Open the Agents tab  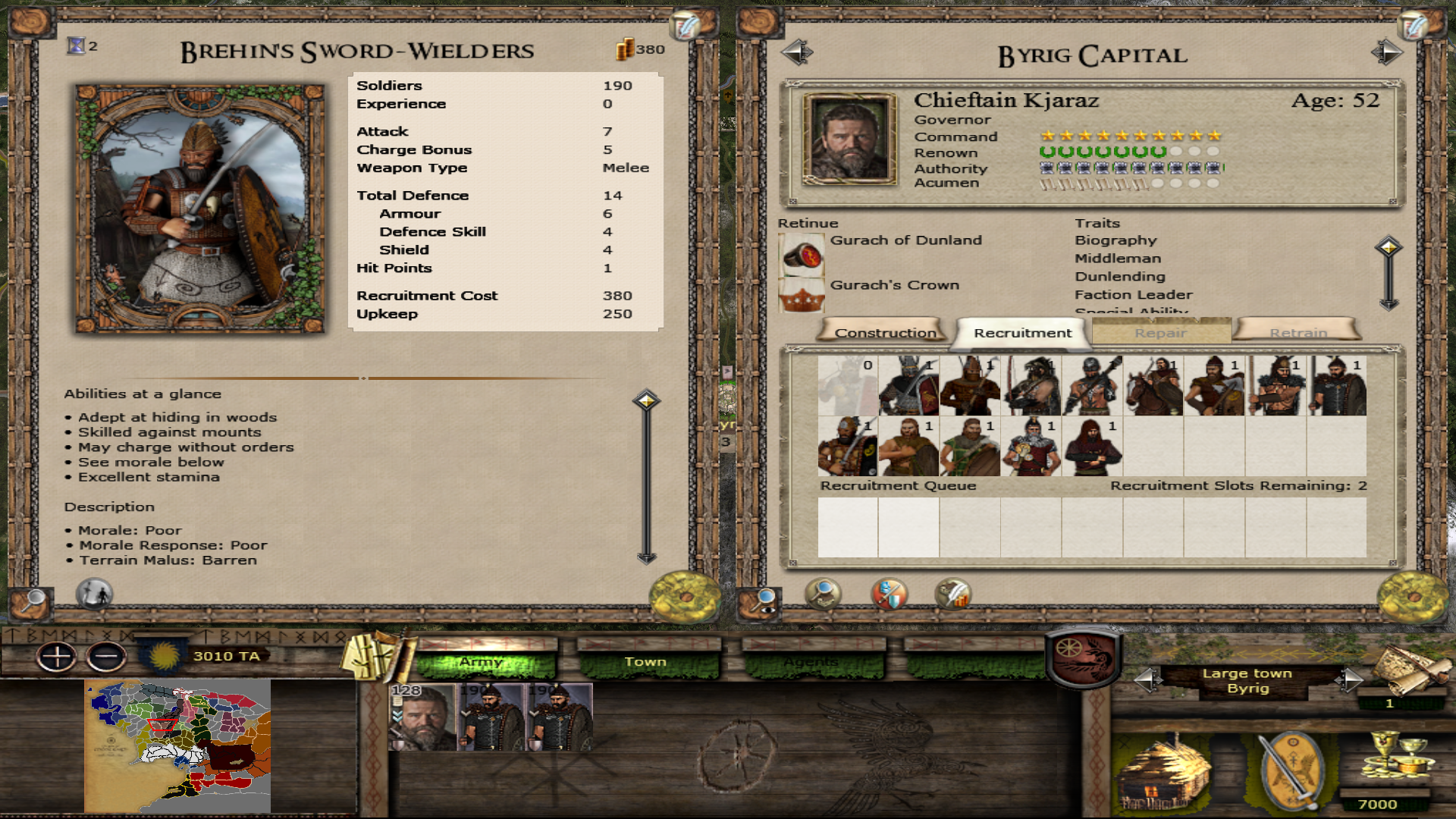(811, 662)
